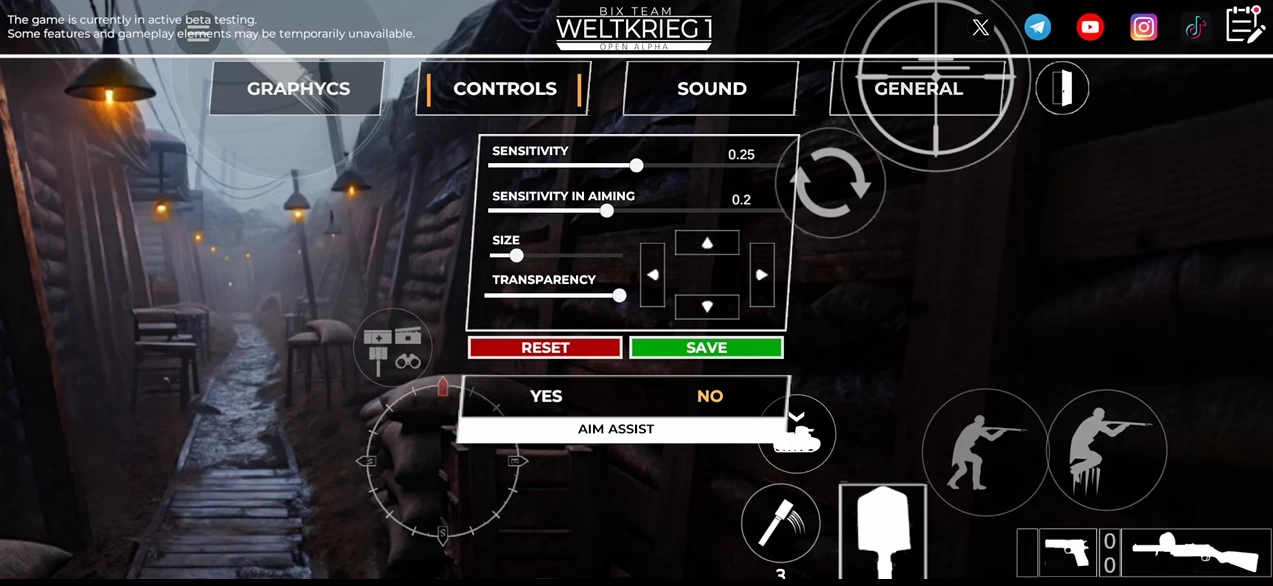The image size is (1273, 586).
Task: Open the SOUND settings tab
Action: point(711,89)
